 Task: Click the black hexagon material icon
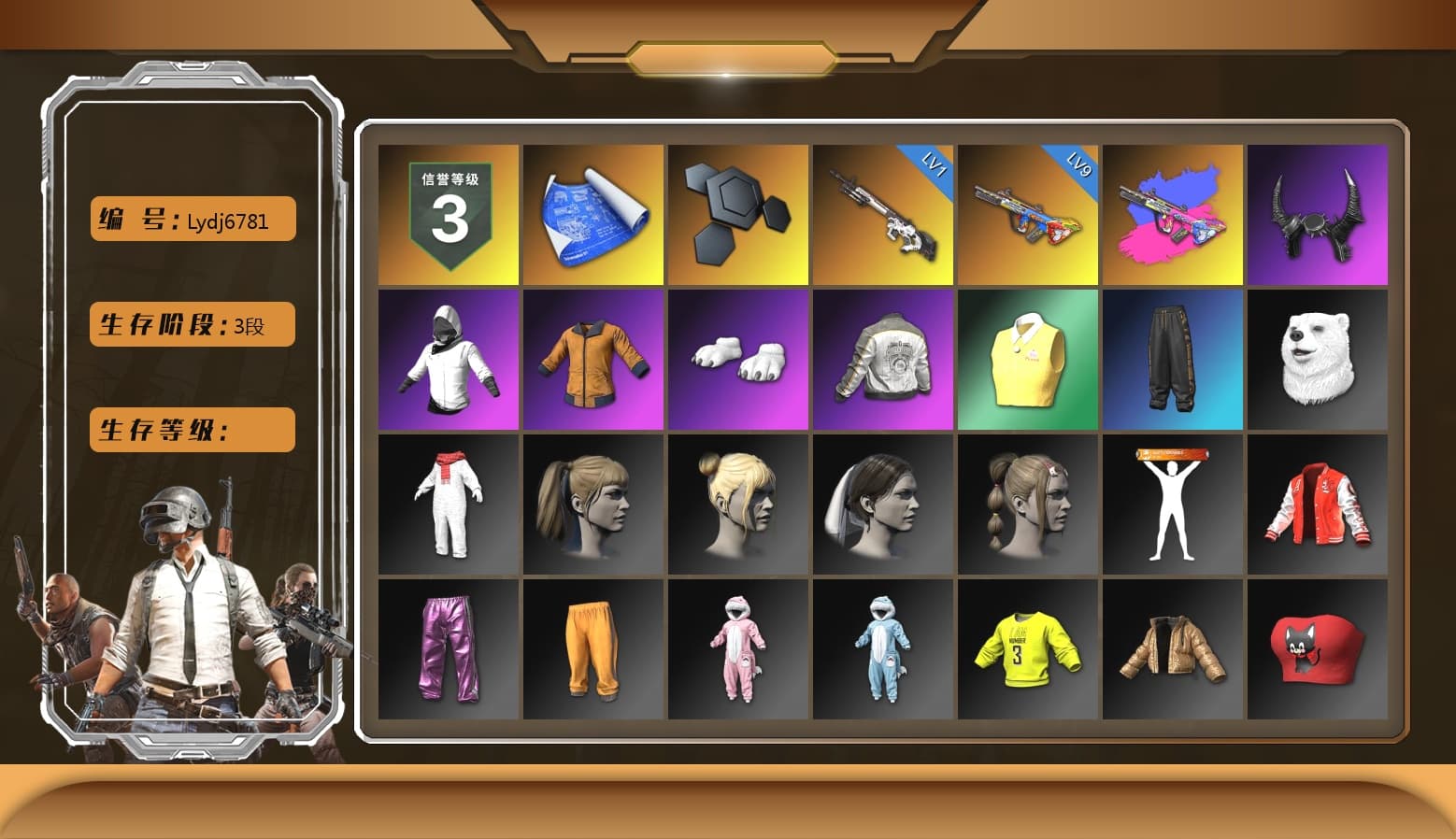coord(736,213)
